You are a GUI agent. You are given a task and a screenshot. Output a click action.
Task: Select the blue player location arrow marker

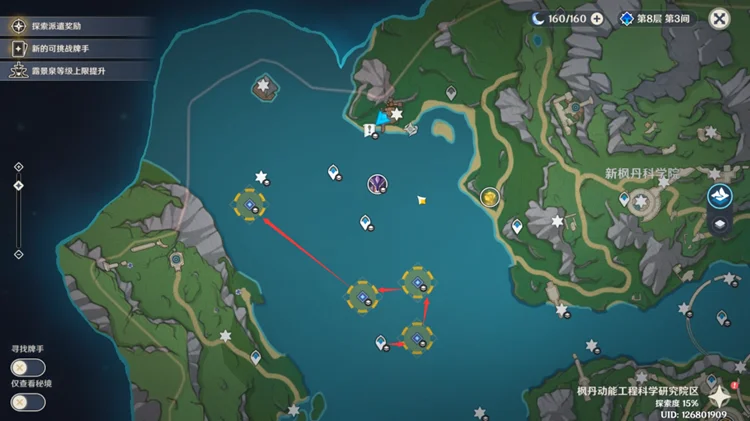pyautogui.click(x=381, y=120)
